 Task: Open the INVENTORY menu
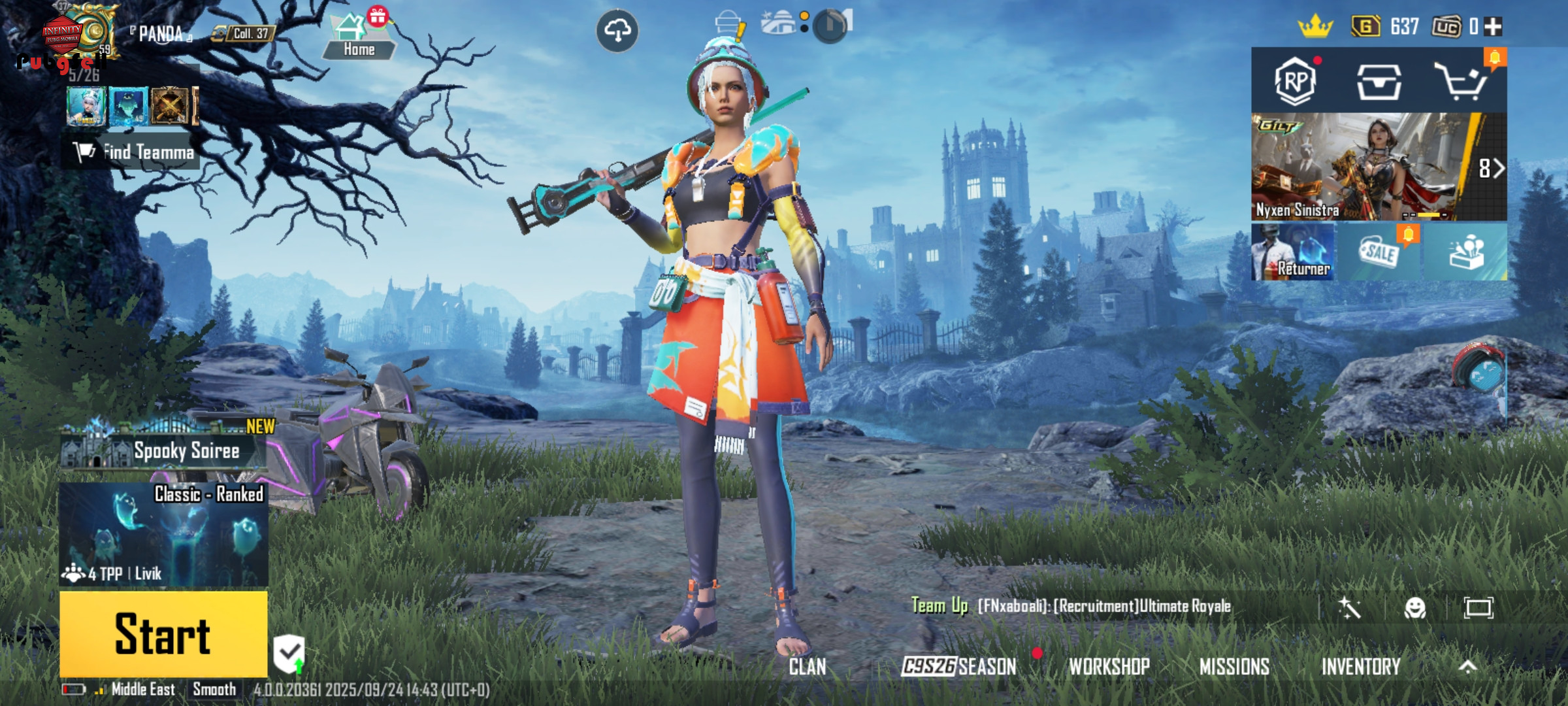pyautogui.click(x=1361, y=667)
